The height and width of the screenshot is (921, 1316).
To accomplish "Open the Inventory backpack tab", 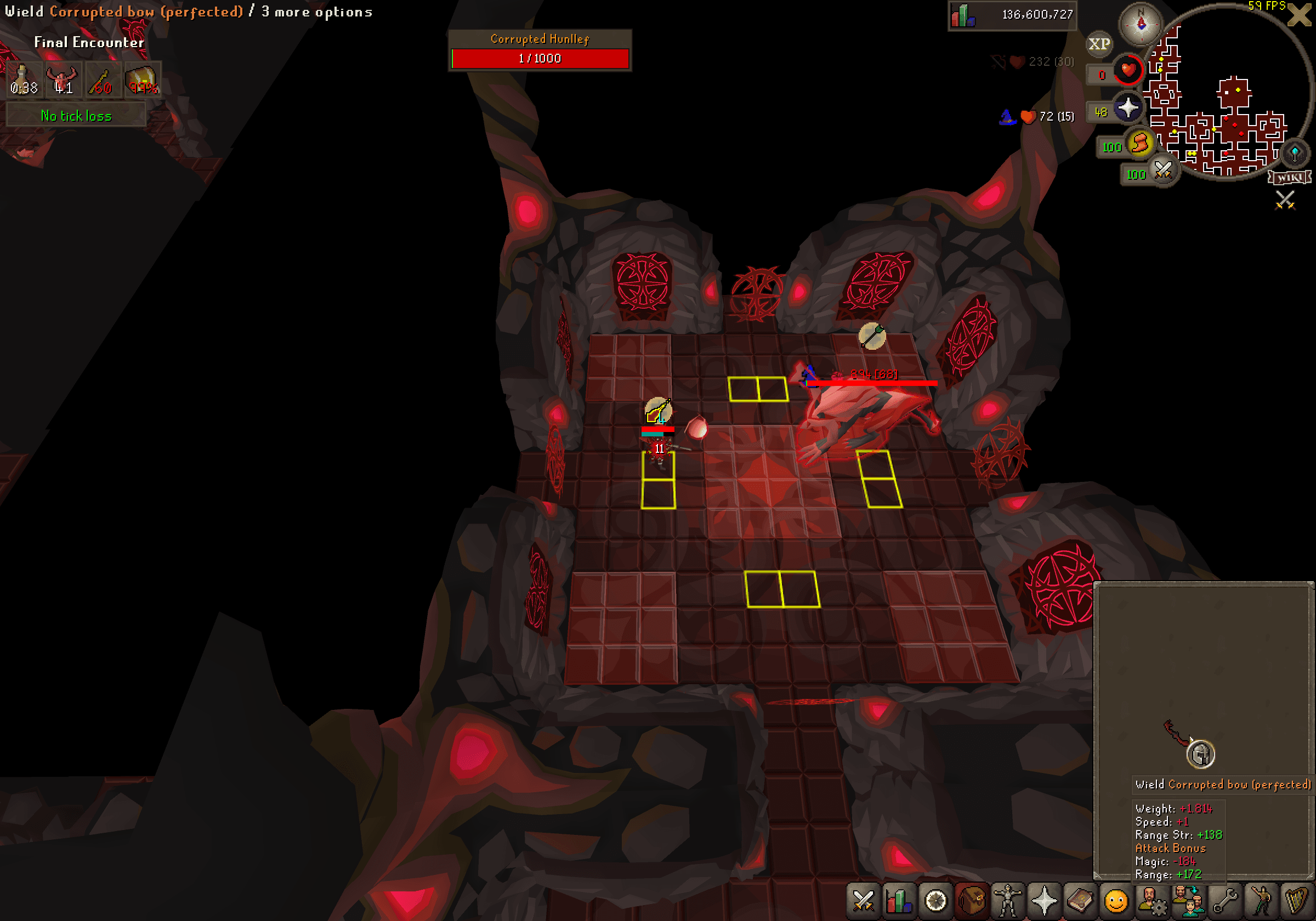I will [x=973, y=901].
